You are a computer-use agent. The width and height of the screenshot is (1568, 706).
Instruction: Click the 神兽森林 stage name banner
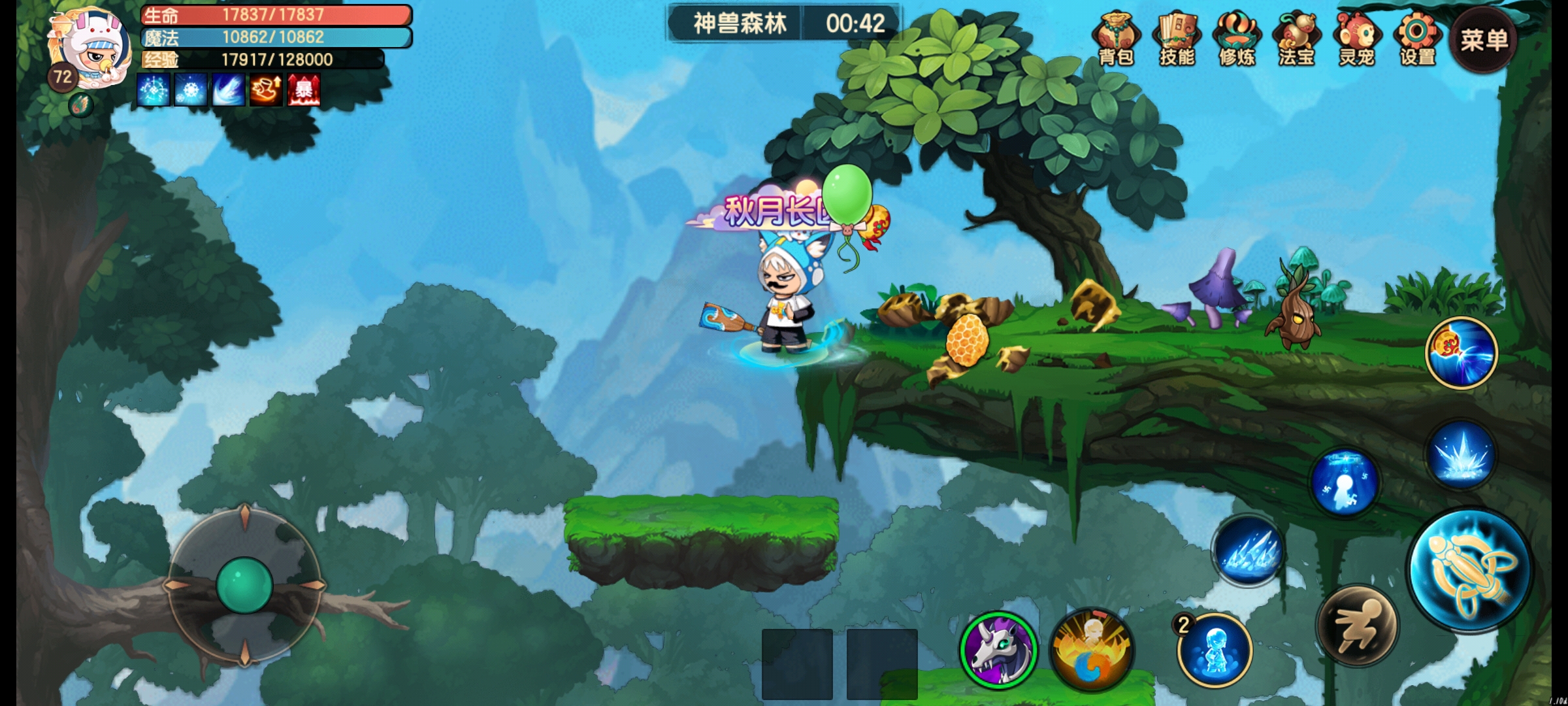[x=740, y=24]
